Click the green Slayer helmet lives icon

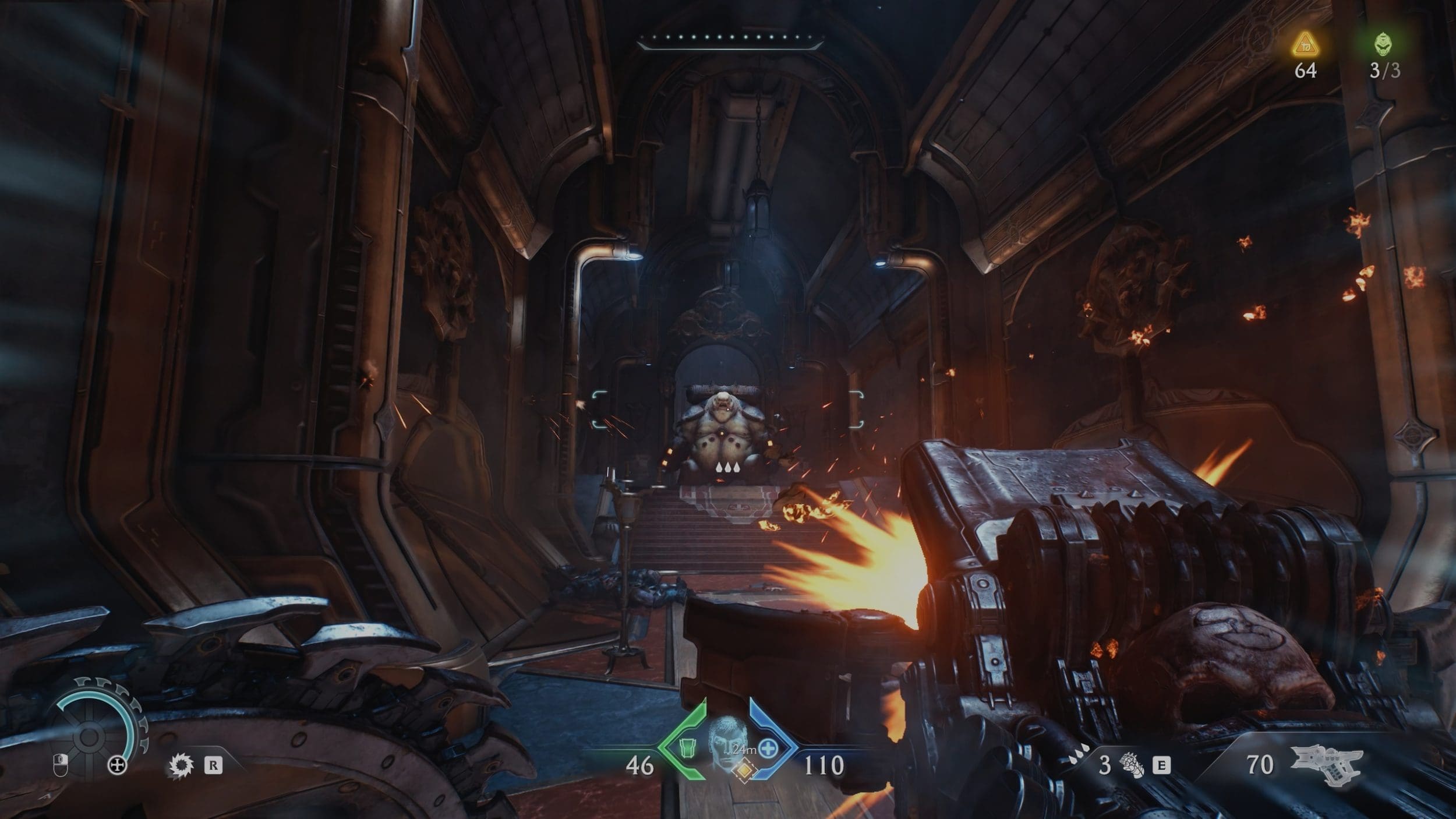[1384, 44]
